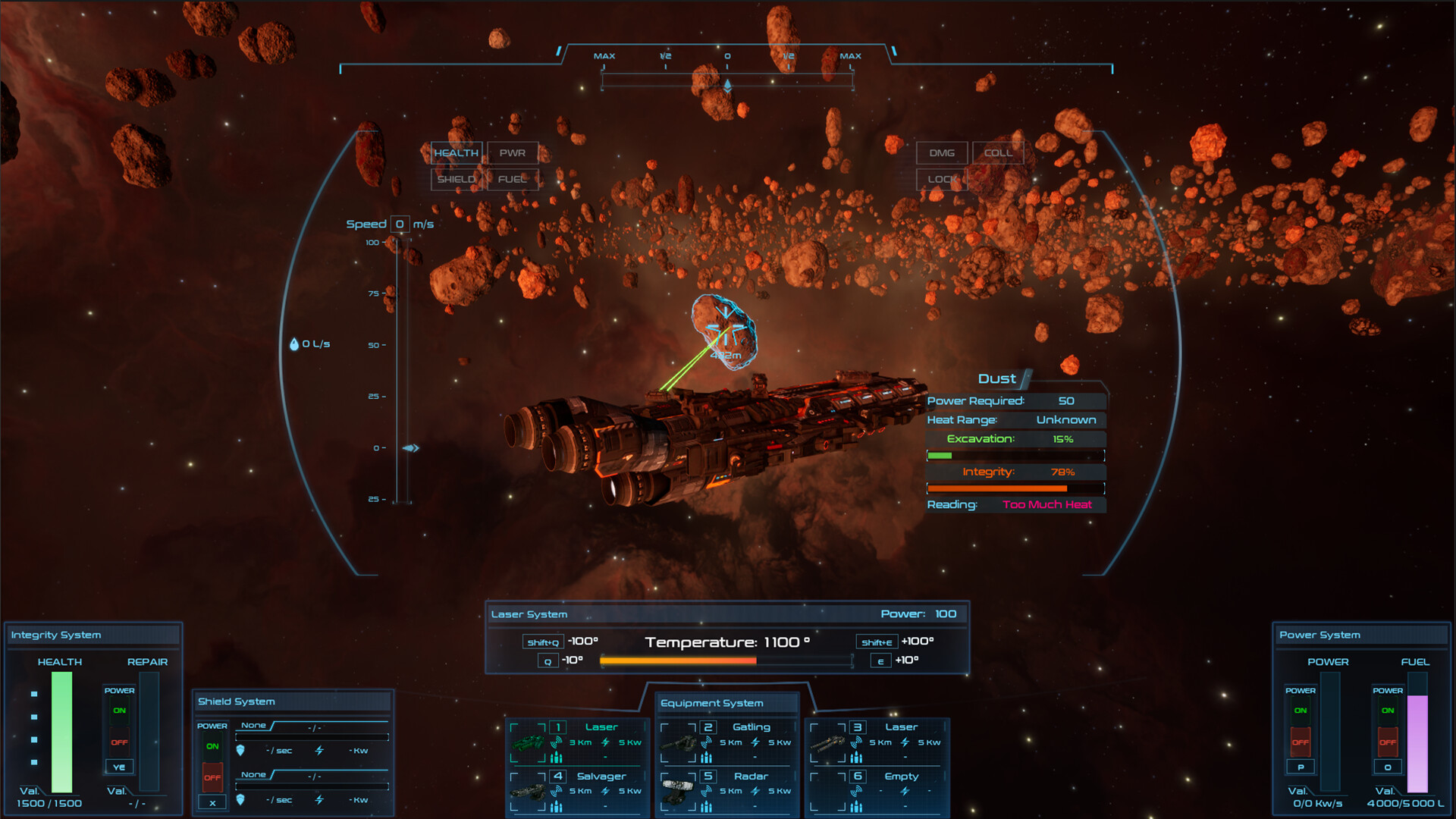1456x819 pixels.
Task: Click the O selector under FUEL power
Action: [x=1387, y=767]
